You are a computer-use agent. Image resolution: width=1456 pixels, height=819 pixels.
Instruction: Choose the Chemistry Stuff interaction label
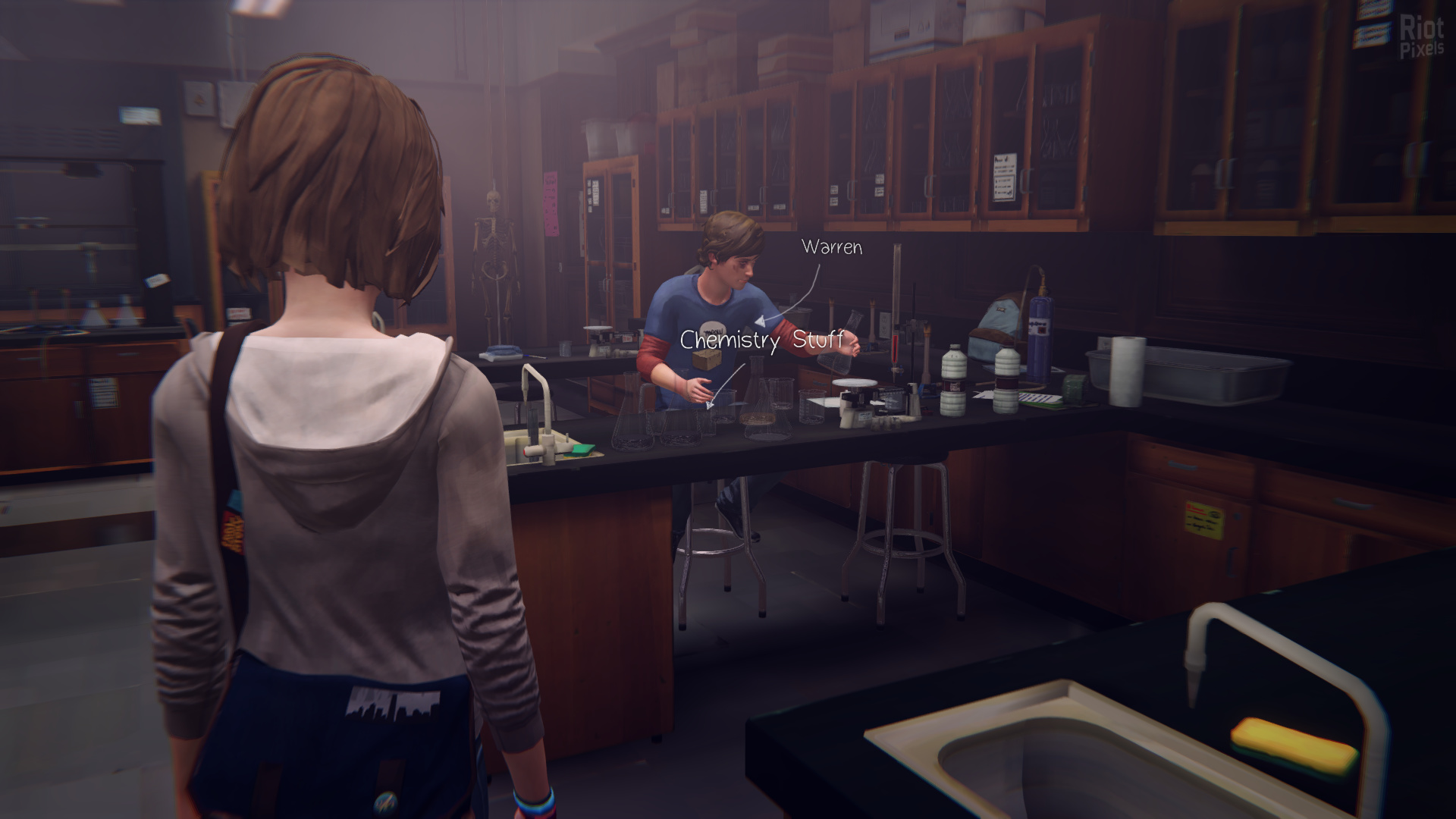point(761,340)
